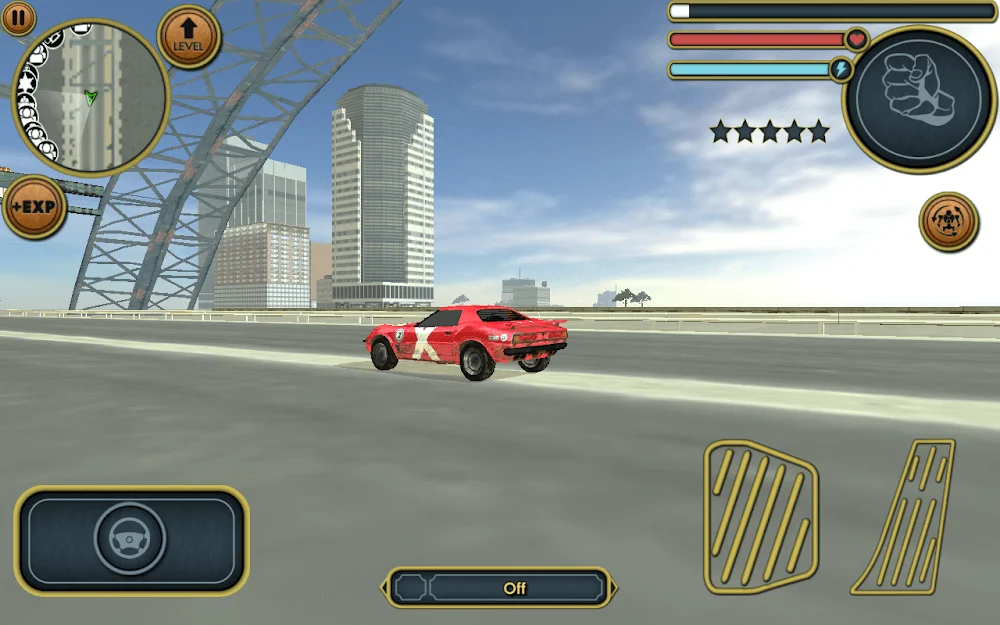The height and width of the screenshot is (625, 1000).
Task: Tap the steering wheel control
Action: (130, 539)
